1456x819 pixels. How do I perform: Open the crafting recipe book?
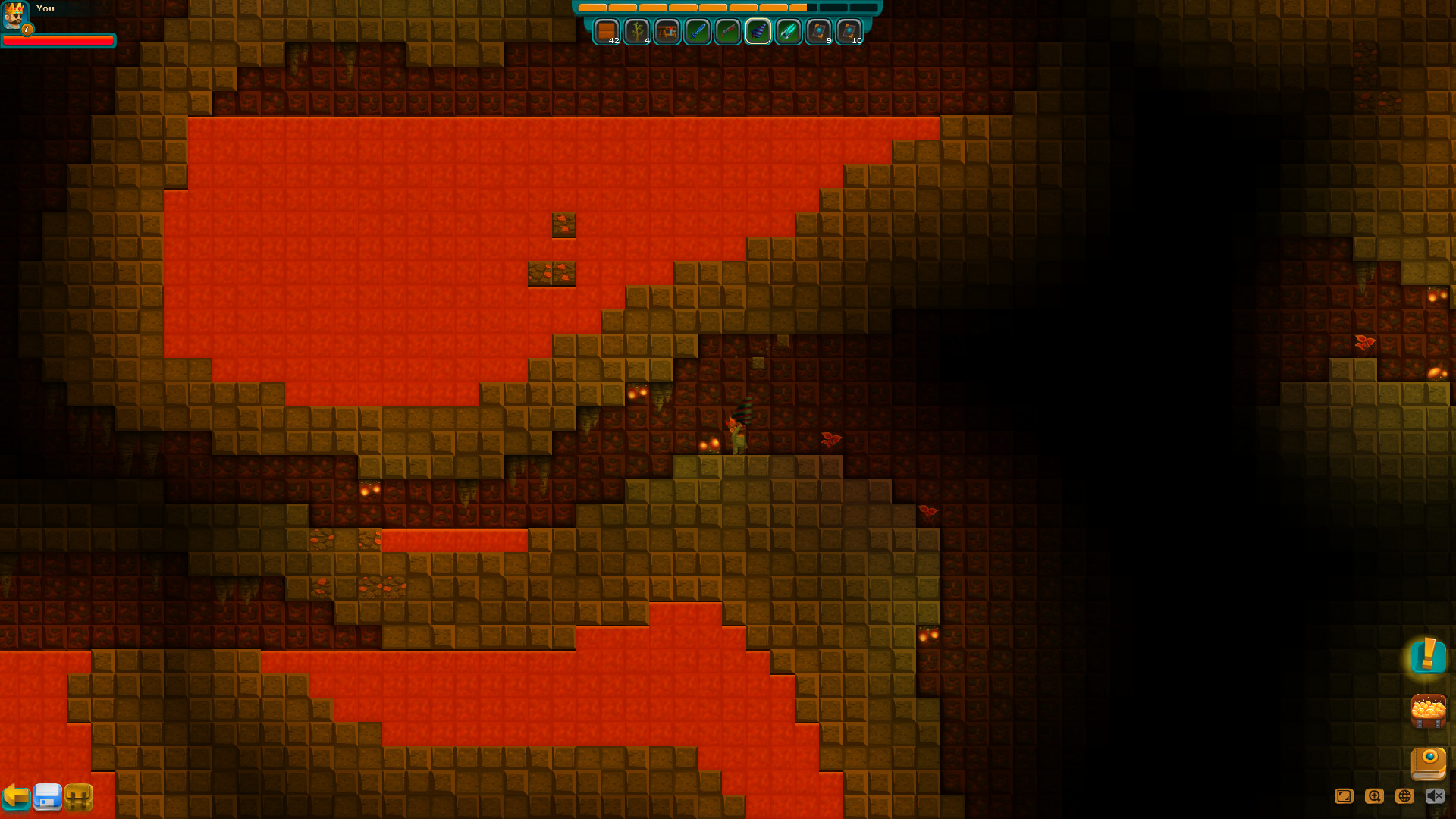coord(1428,764)
